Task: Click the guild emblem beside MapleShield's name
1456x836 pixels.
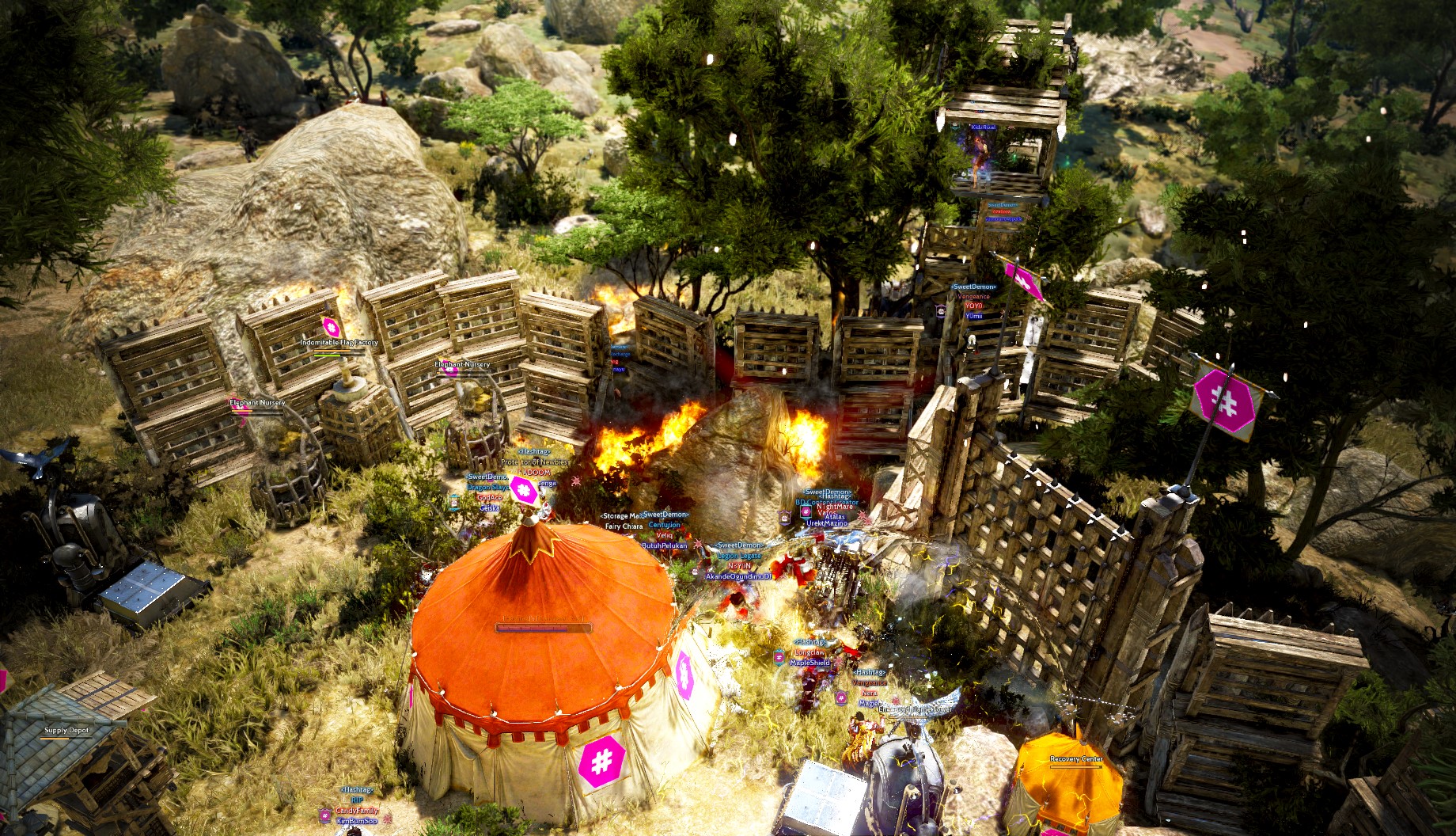Action: tap(779, 657)
